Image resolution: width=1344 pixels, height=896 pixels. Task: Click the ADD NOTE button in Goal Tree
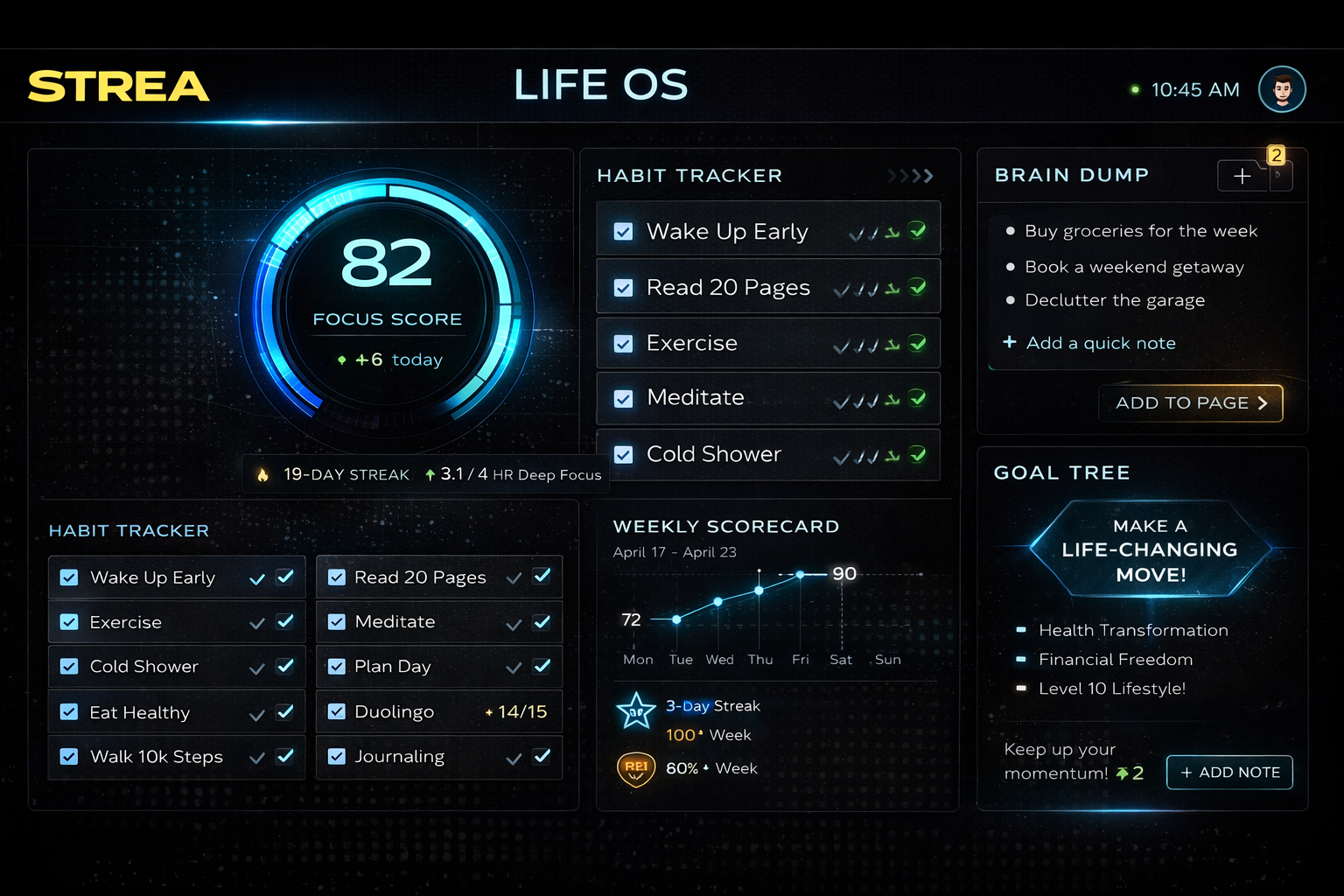point(1228,773)
